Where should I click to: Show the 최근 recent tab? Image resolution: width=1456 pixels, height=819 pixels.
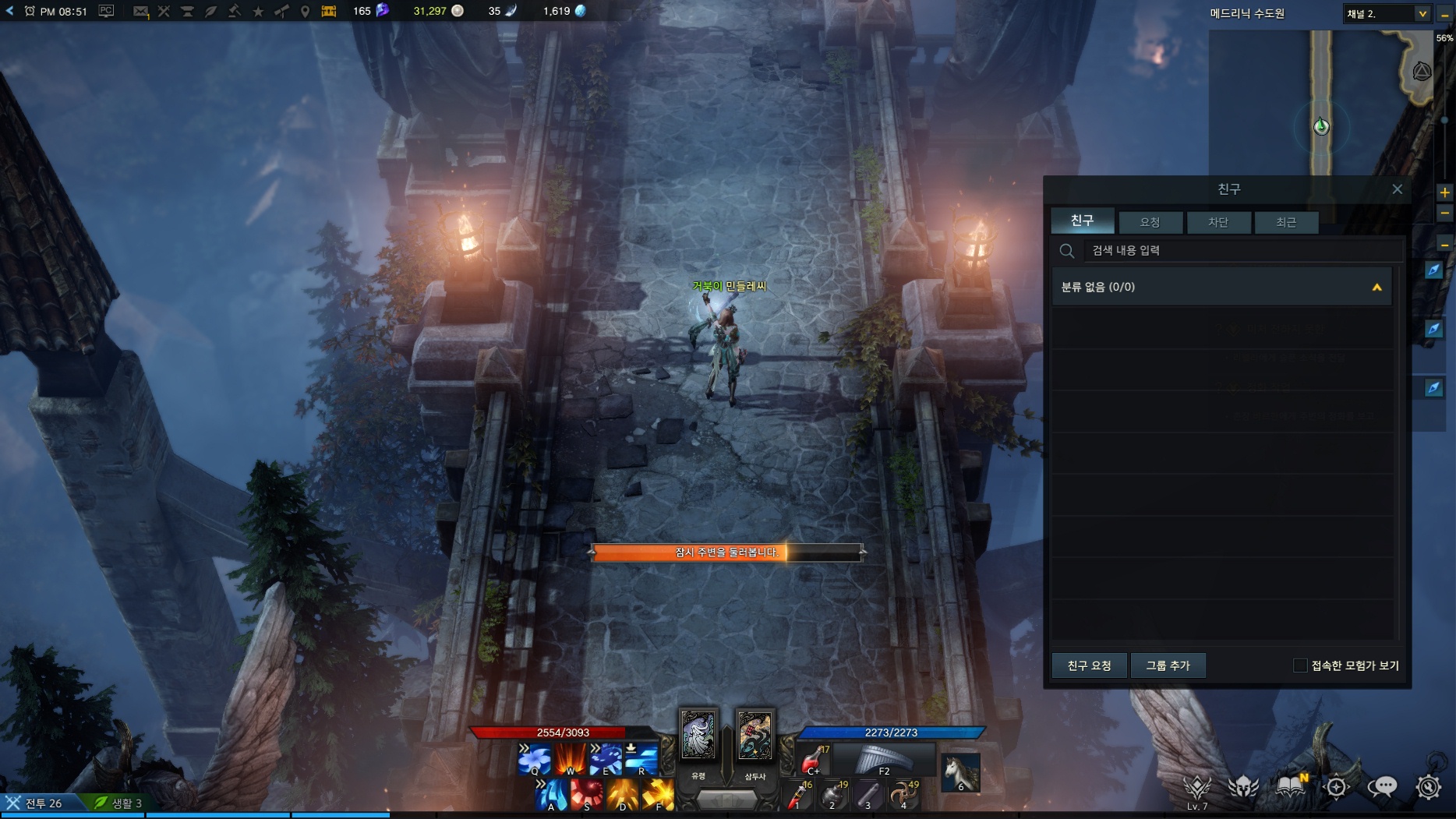[x=1286, y=222]
